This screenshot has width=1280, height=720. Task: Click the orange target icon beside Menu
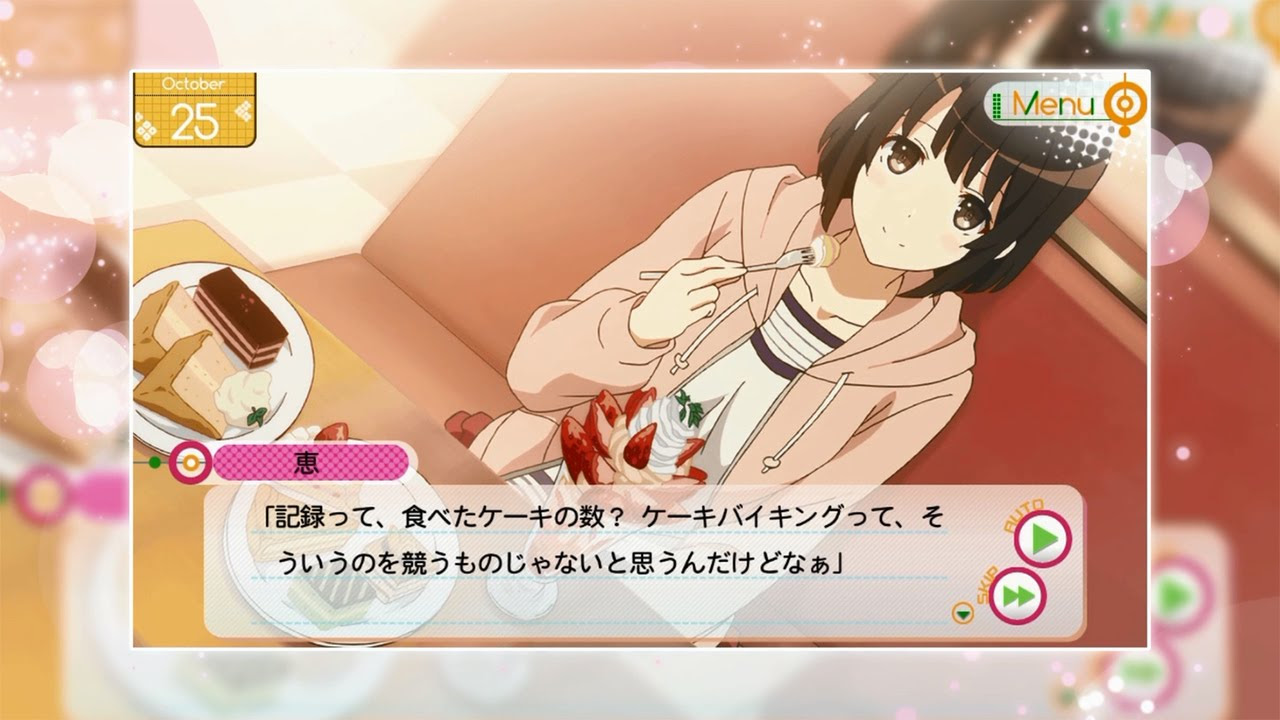tap(1124, 103)
